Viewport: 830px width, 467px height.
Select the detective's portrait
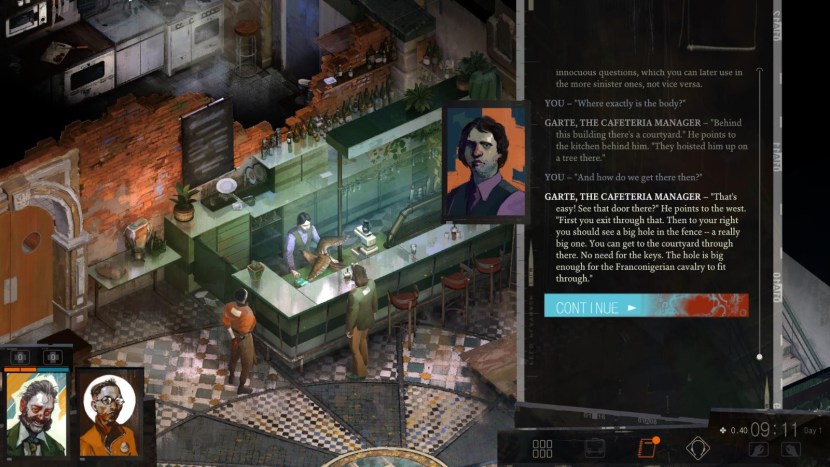pyautogui.click(x=38, y=412)
